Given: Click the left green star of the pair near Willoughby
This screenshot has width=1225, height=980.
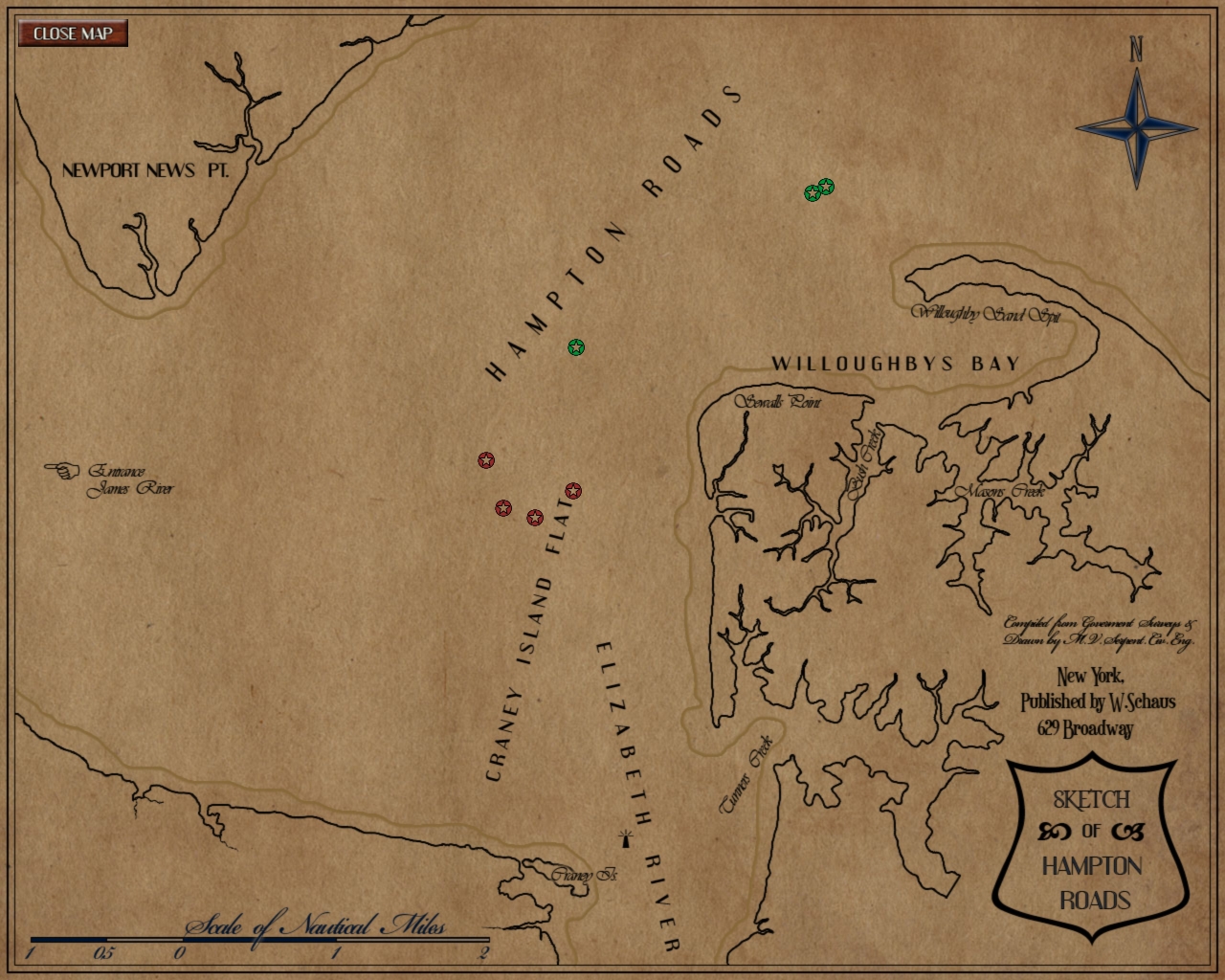Looking at the screenshot, I should 813,193.
